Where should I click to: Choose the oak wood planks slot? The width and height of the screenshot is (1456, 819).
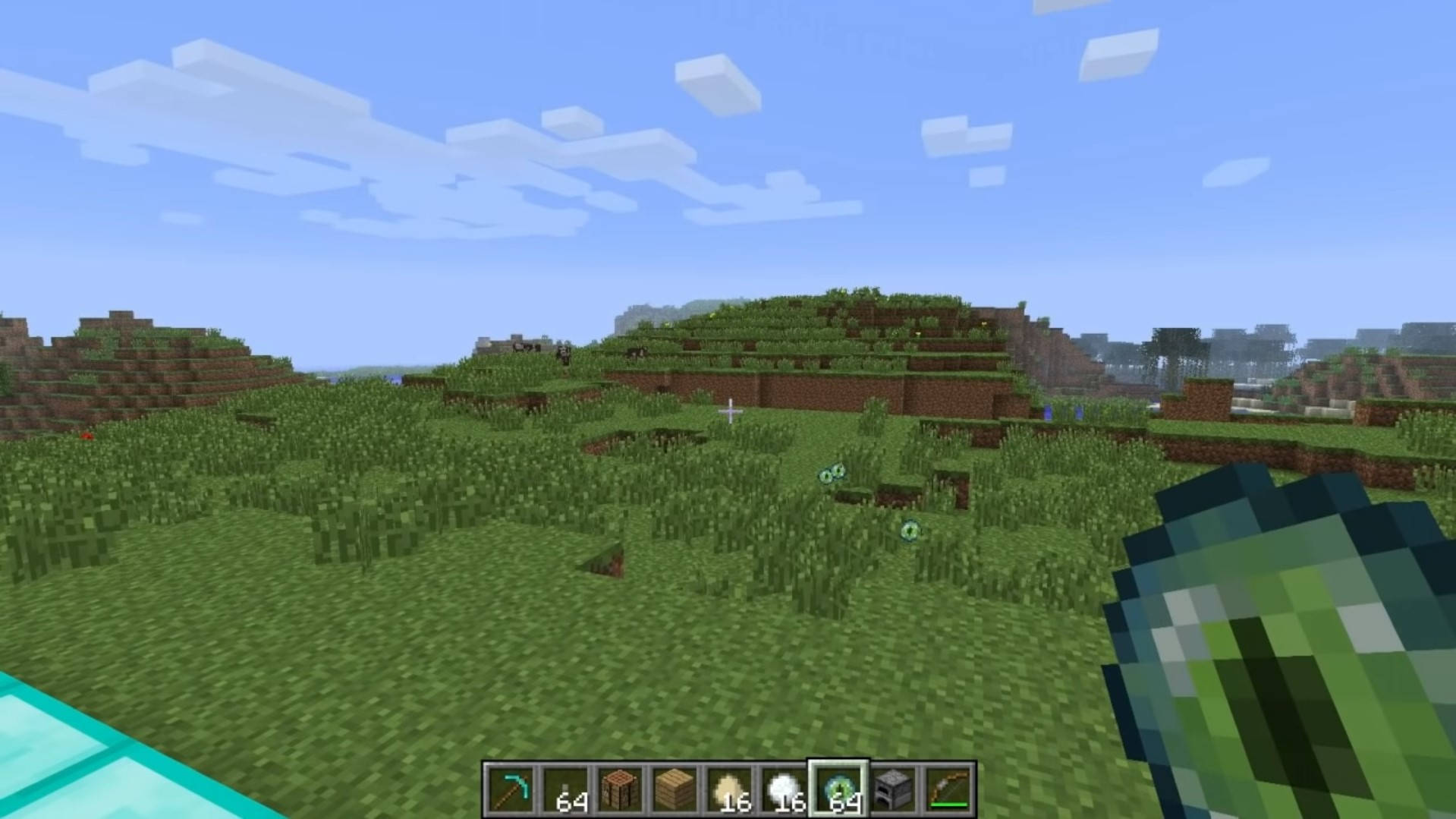point(674,790)
